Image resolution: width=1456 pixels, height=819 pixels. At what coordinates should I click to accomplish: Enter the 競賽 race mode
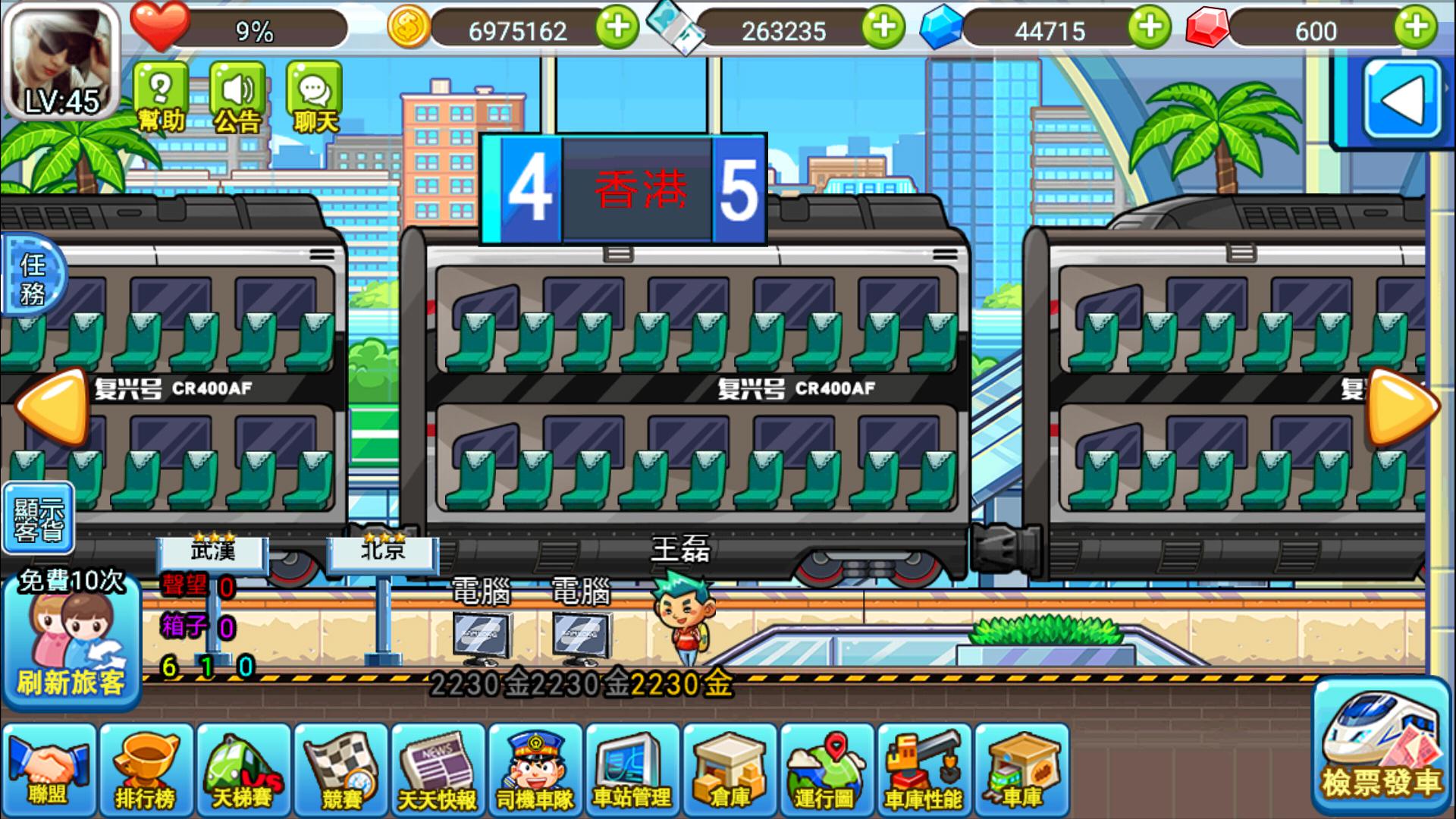coord(340,770)
